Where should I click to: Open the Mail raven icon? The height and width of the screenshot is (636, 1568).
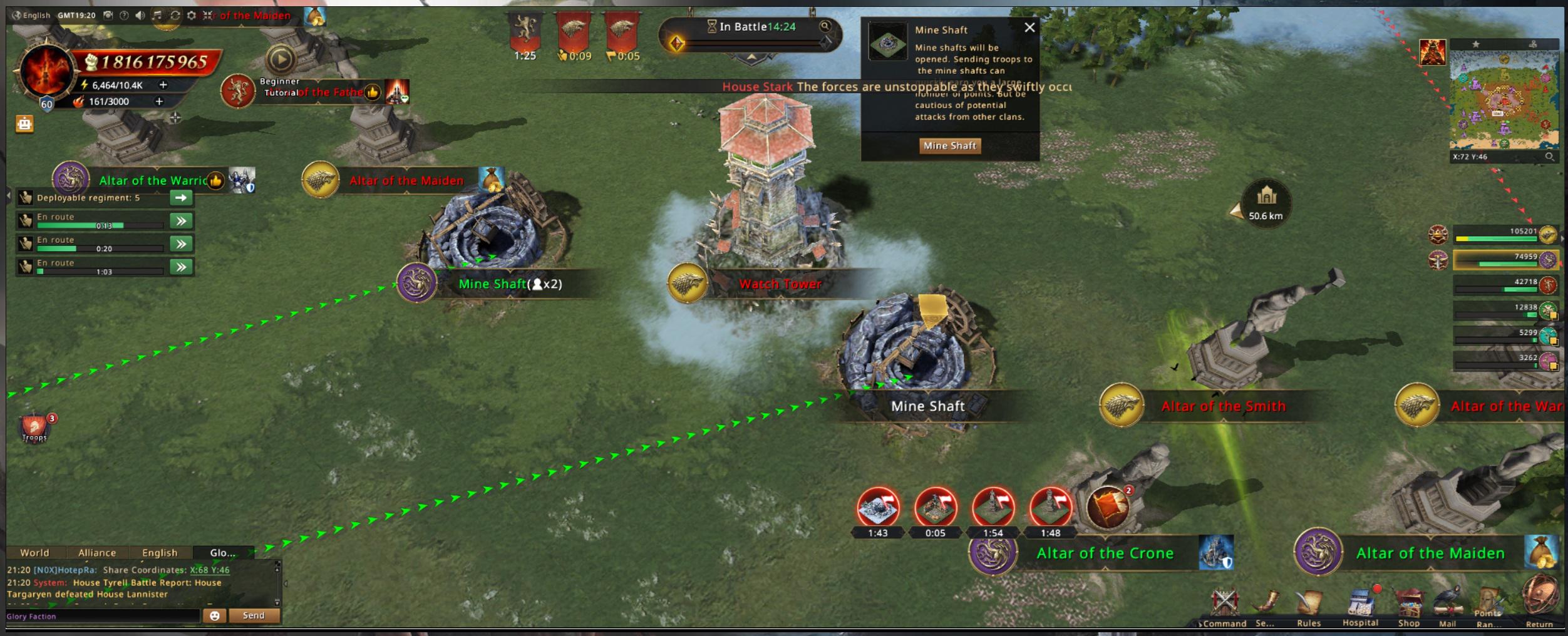tap(1447, 606)
